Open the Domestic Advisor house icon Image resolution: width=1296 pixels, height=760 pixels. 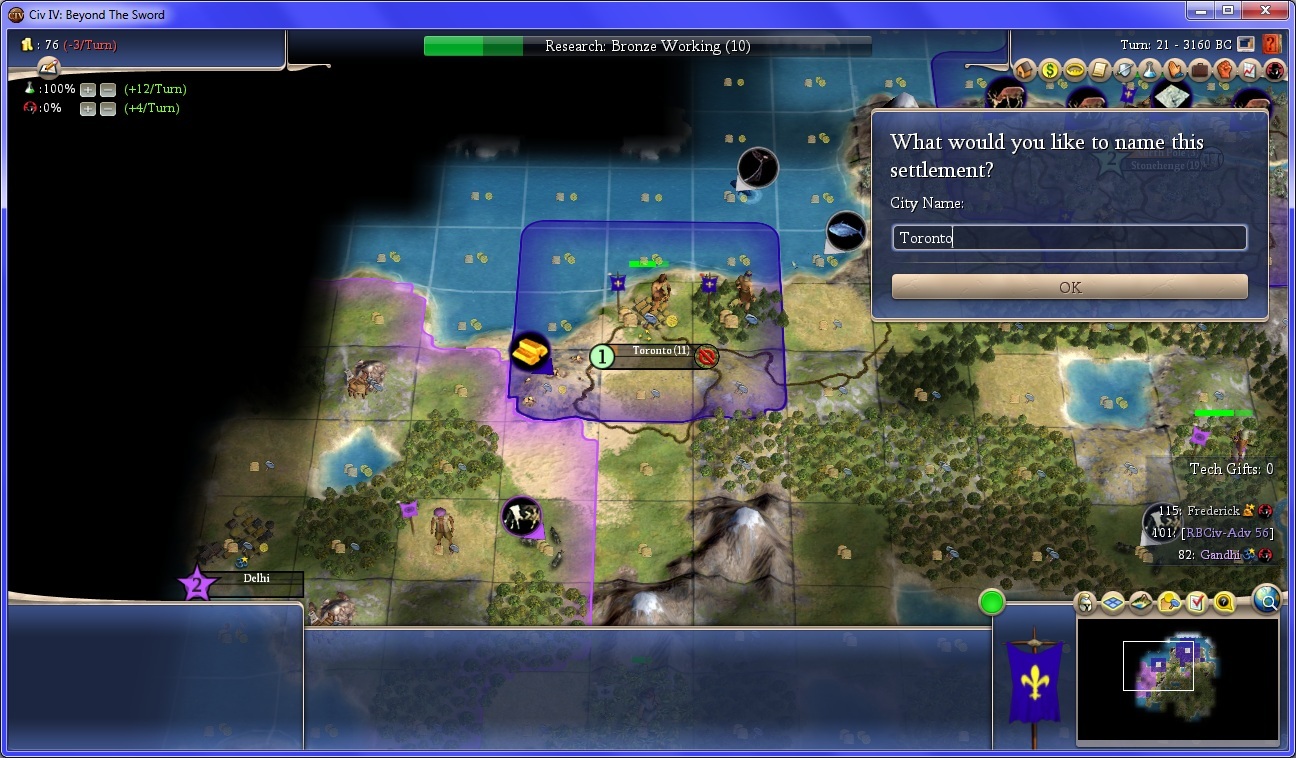click(x=1024, y=71)
